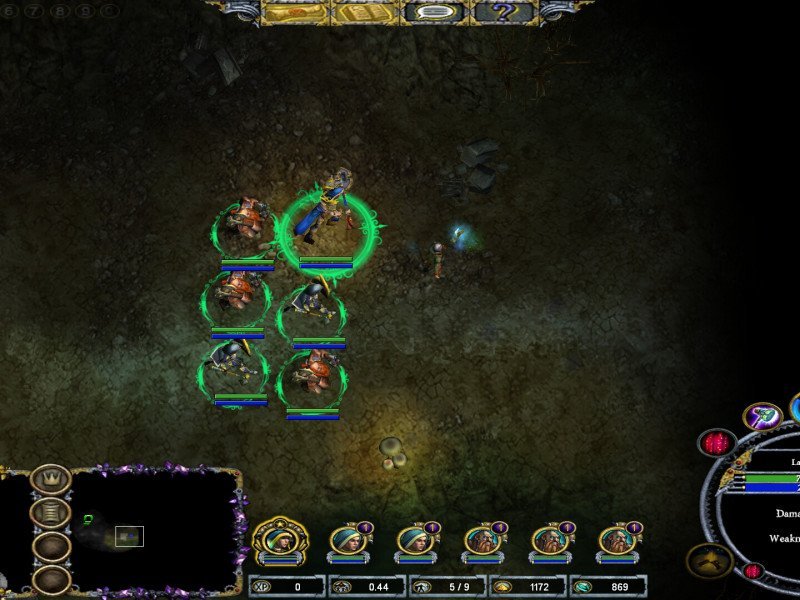Screen dimensions: 800x600
Task: Open the speech bubble chat button
Action: [x=435, y=12]
